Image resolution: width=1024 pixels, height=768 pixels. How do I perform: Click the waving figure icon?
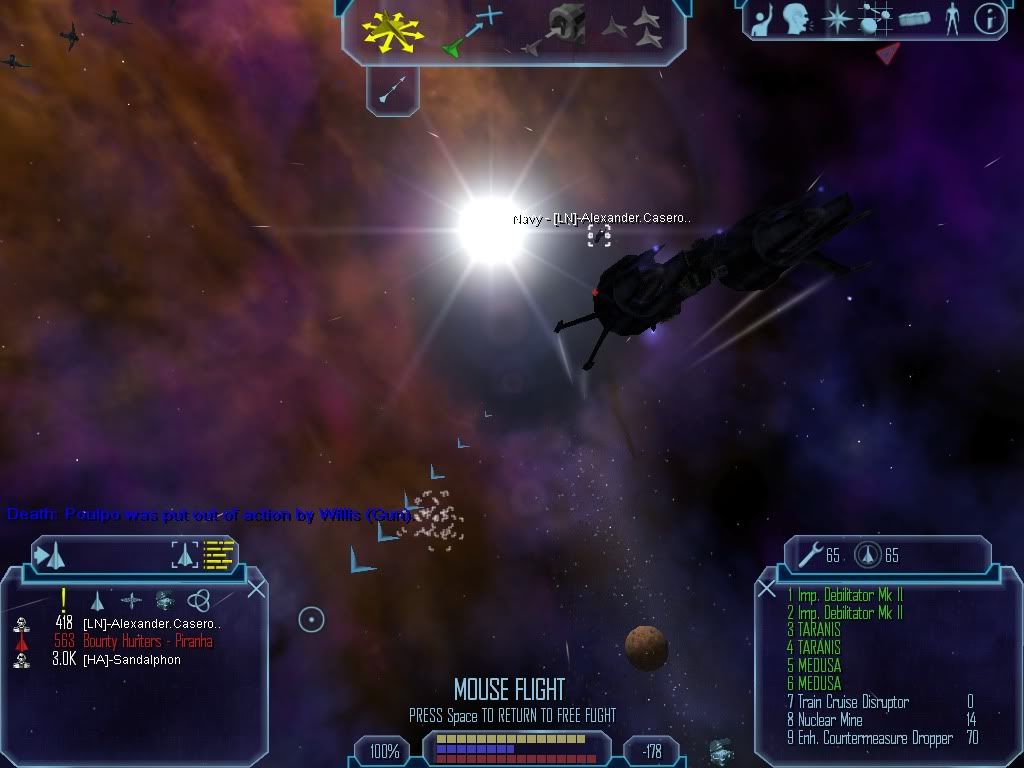coord(762,19)
